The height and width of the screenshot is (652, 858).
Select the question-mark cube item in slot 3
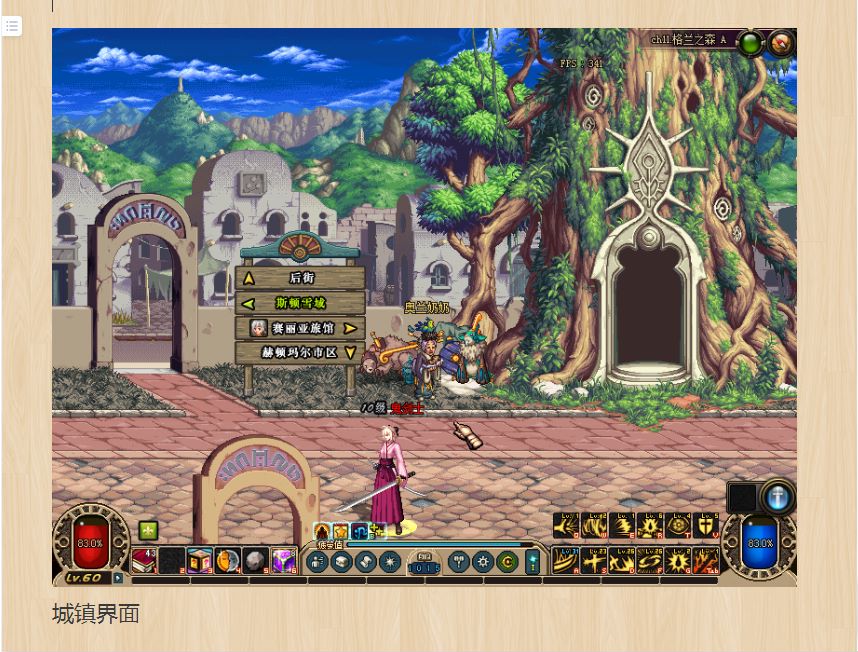click(200, 560)
